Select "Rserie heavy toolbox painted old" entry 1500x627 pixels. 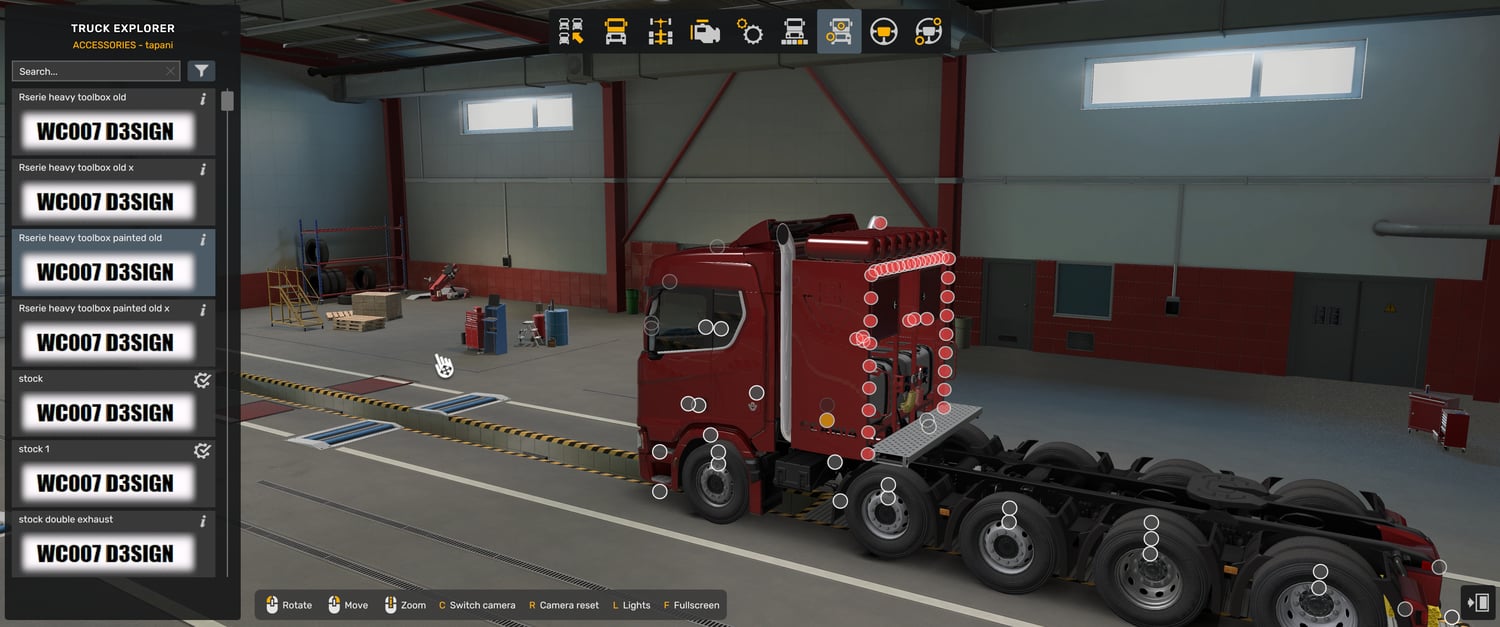(x=105, y=263)
